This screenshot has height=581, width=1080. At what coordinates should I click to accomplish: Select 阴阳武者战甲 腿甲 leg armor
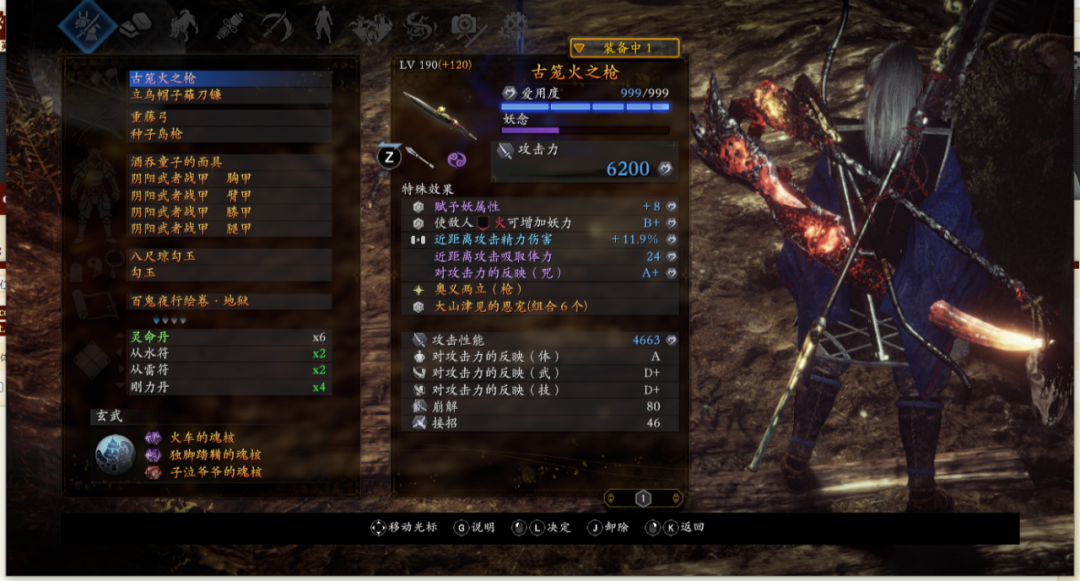click(230, 229)
